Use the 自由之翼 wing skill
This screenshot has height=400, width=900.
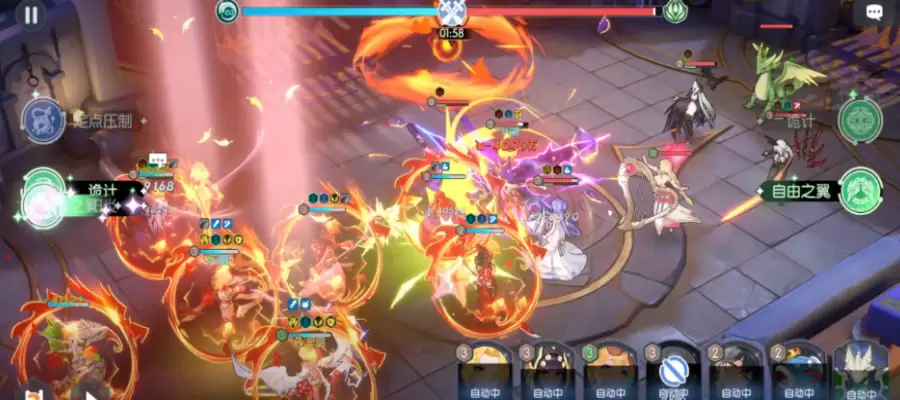pos(859,189)
